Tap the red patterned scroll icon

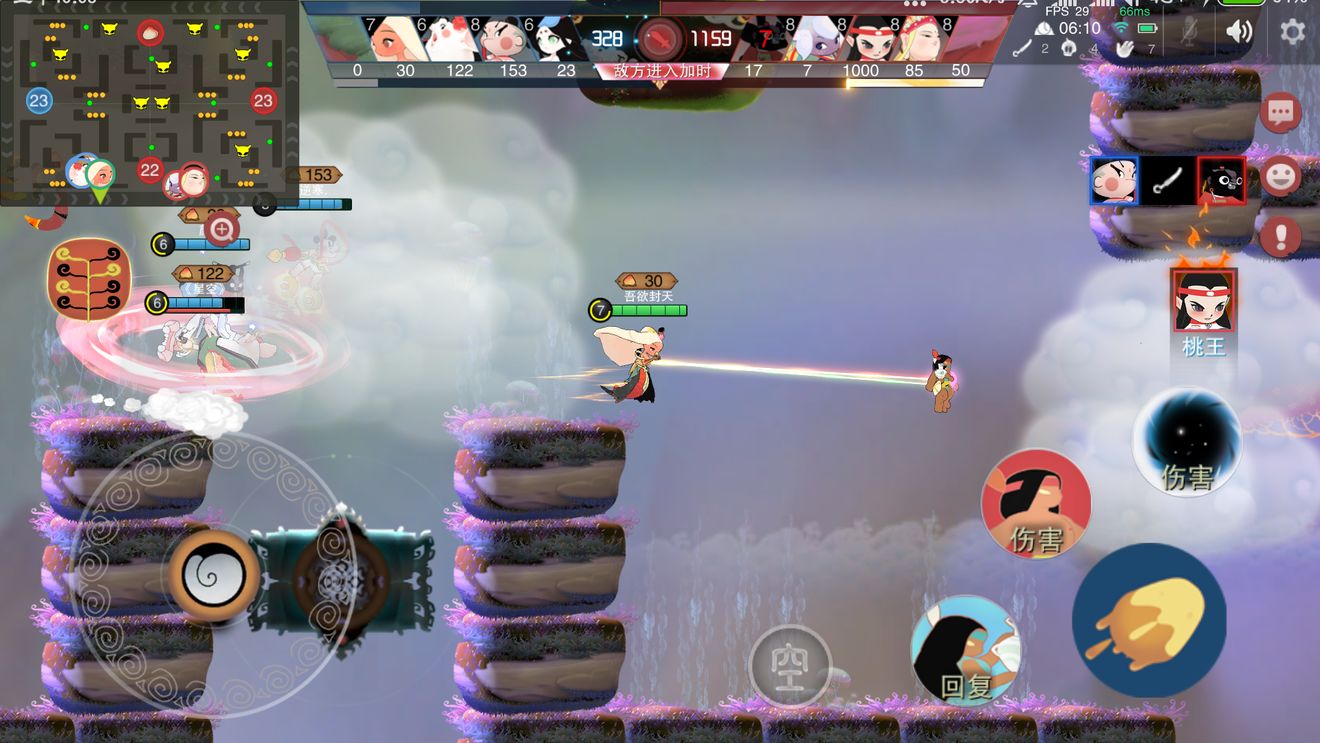pyautogui.click(x=89, y=279)
